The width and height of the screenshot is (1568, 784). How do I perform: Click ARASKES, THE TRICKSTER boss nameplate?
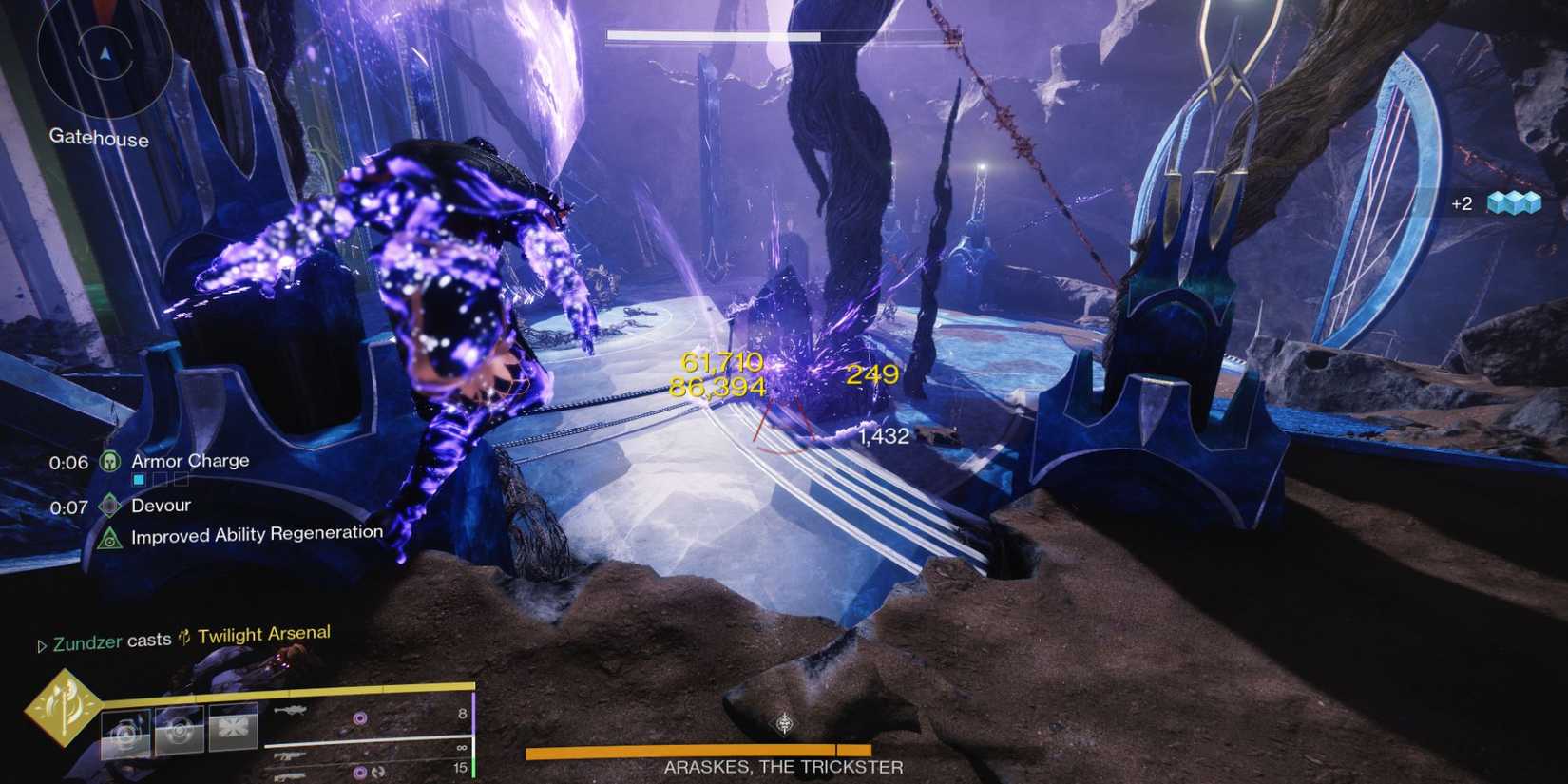point(783,764)
